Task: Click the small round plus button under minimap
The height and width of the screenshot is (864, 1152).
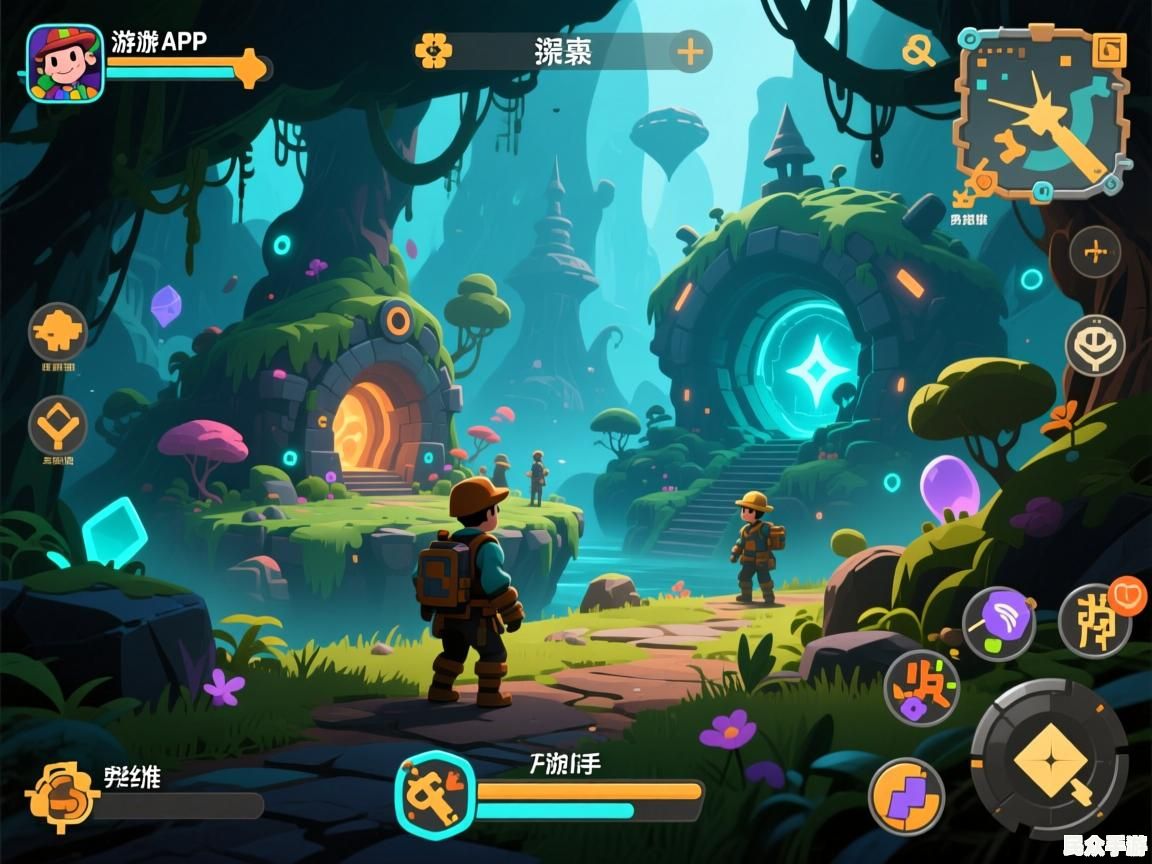Action: click(1095, 252)
